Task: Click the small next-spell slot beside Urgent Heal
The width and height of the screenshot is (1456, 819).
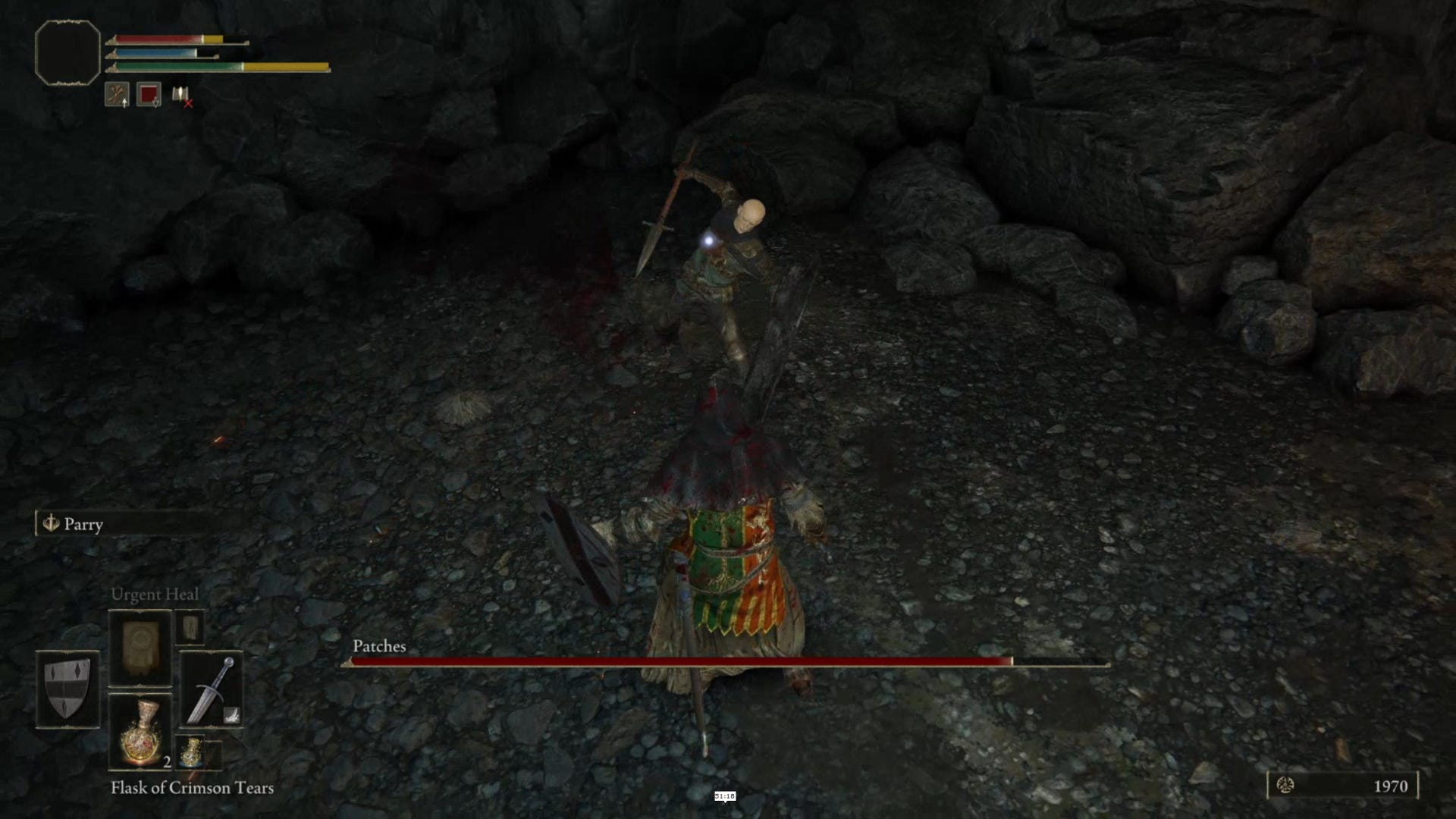Action: click(190, 627)
